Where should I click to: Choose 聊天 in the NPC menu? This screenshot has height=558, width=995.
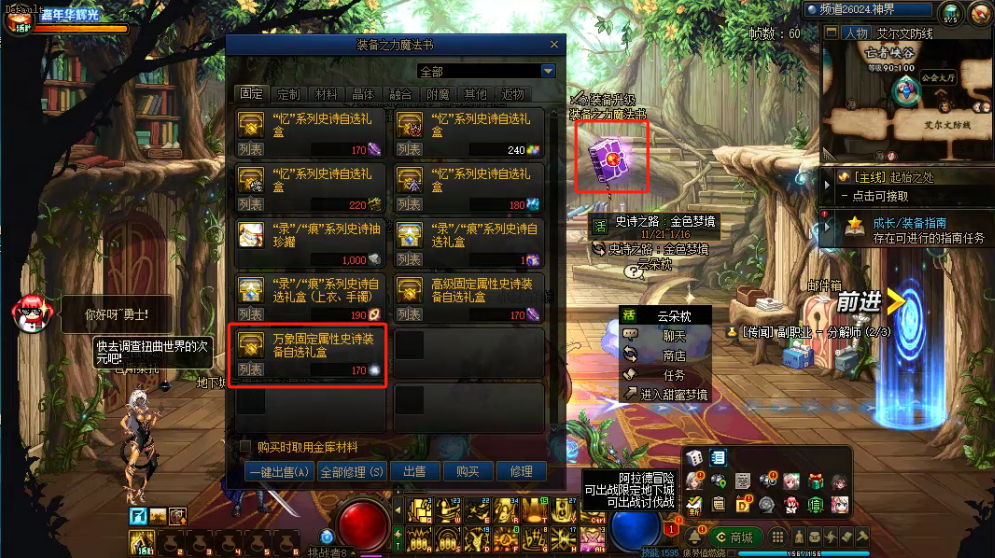coord(668,335)
